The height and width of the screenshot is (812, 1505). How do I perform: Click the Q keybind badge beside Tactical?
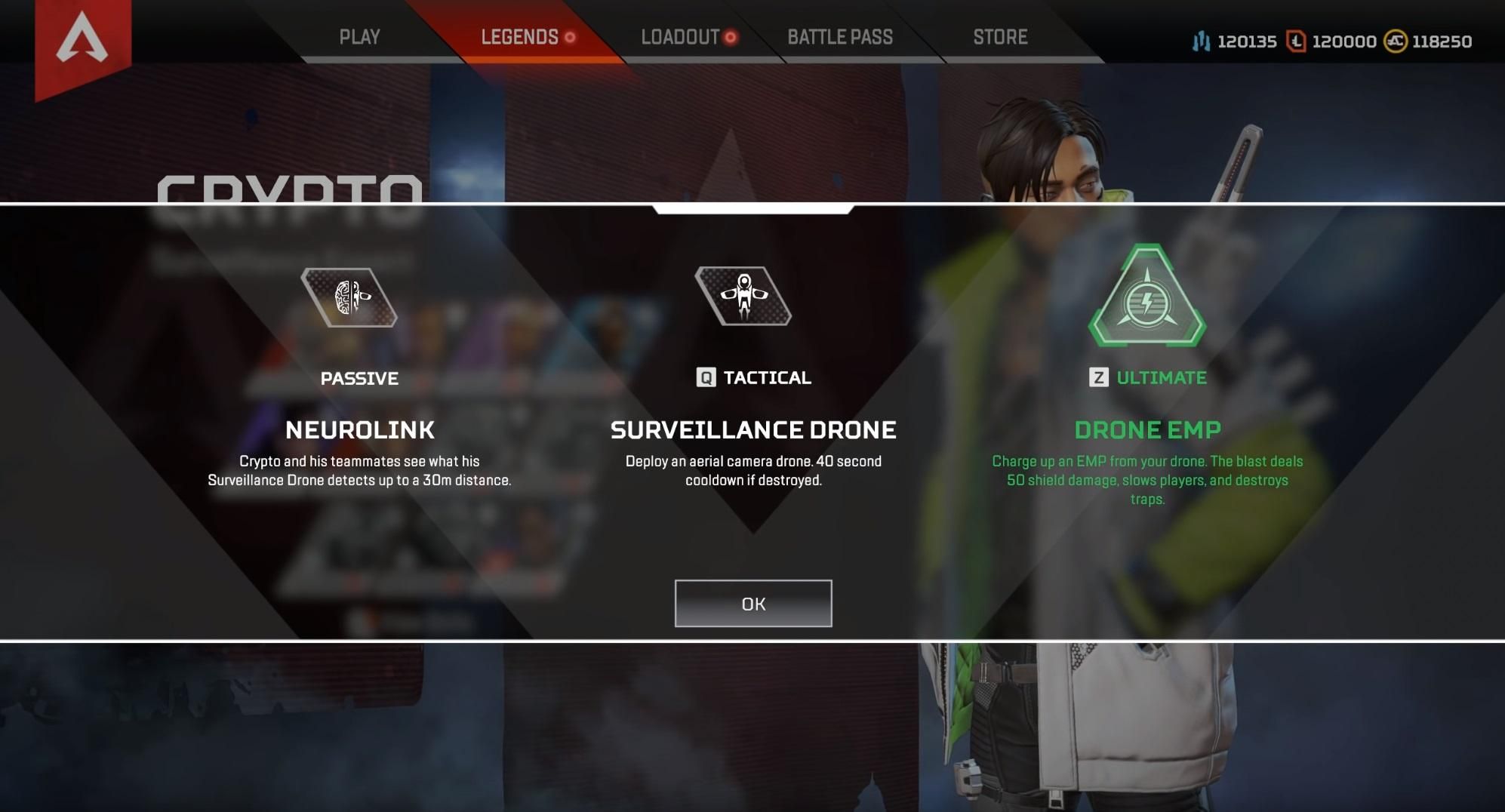tap(705, 377)
